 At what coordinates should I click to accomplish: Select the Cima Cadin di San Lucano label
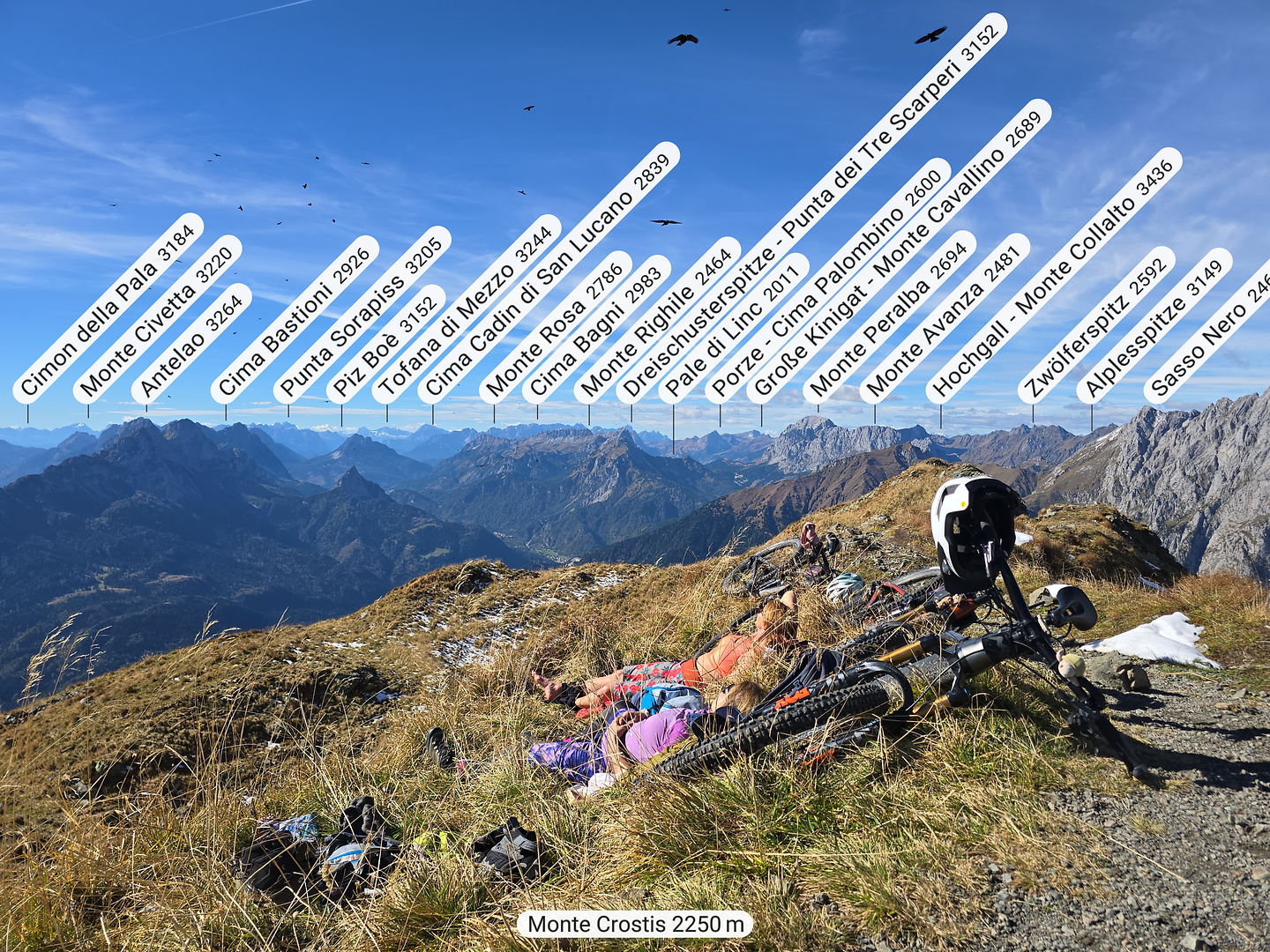click(x=548, y=272)
